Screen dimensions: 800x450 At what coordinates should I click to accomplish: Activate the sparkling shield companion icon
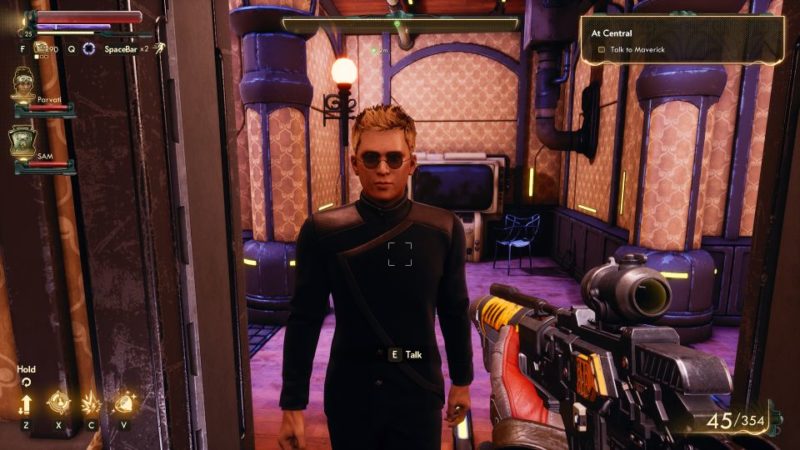[x=124, y=403]
